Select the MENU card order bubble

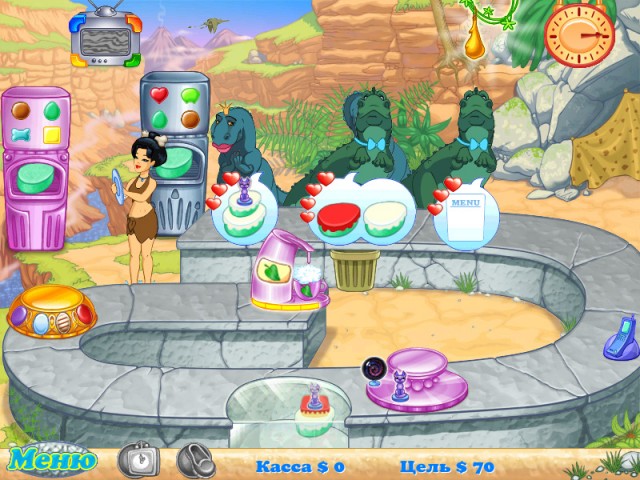click(460, 212)
